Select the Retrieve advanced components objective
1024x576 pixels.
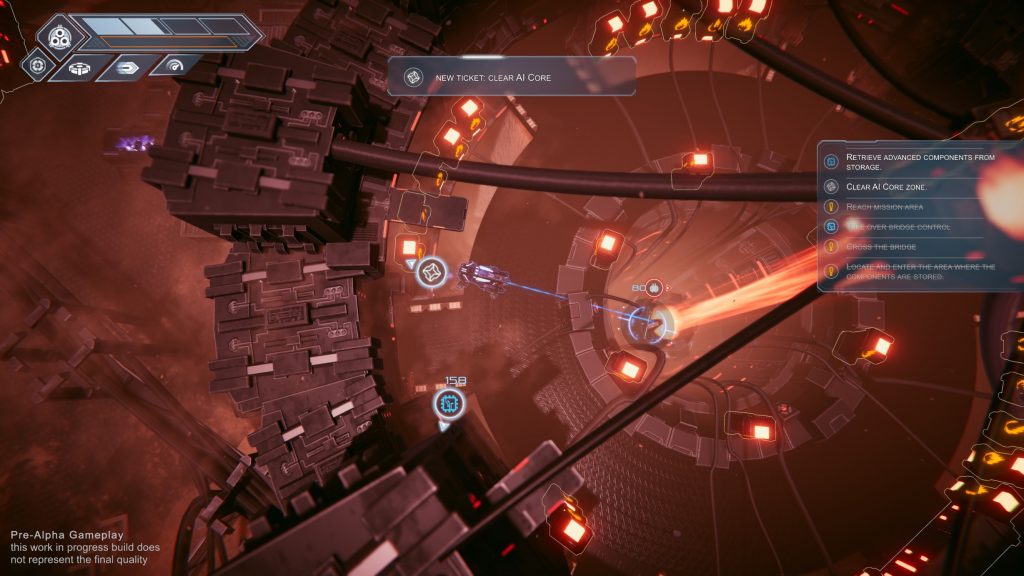point(920,161)
